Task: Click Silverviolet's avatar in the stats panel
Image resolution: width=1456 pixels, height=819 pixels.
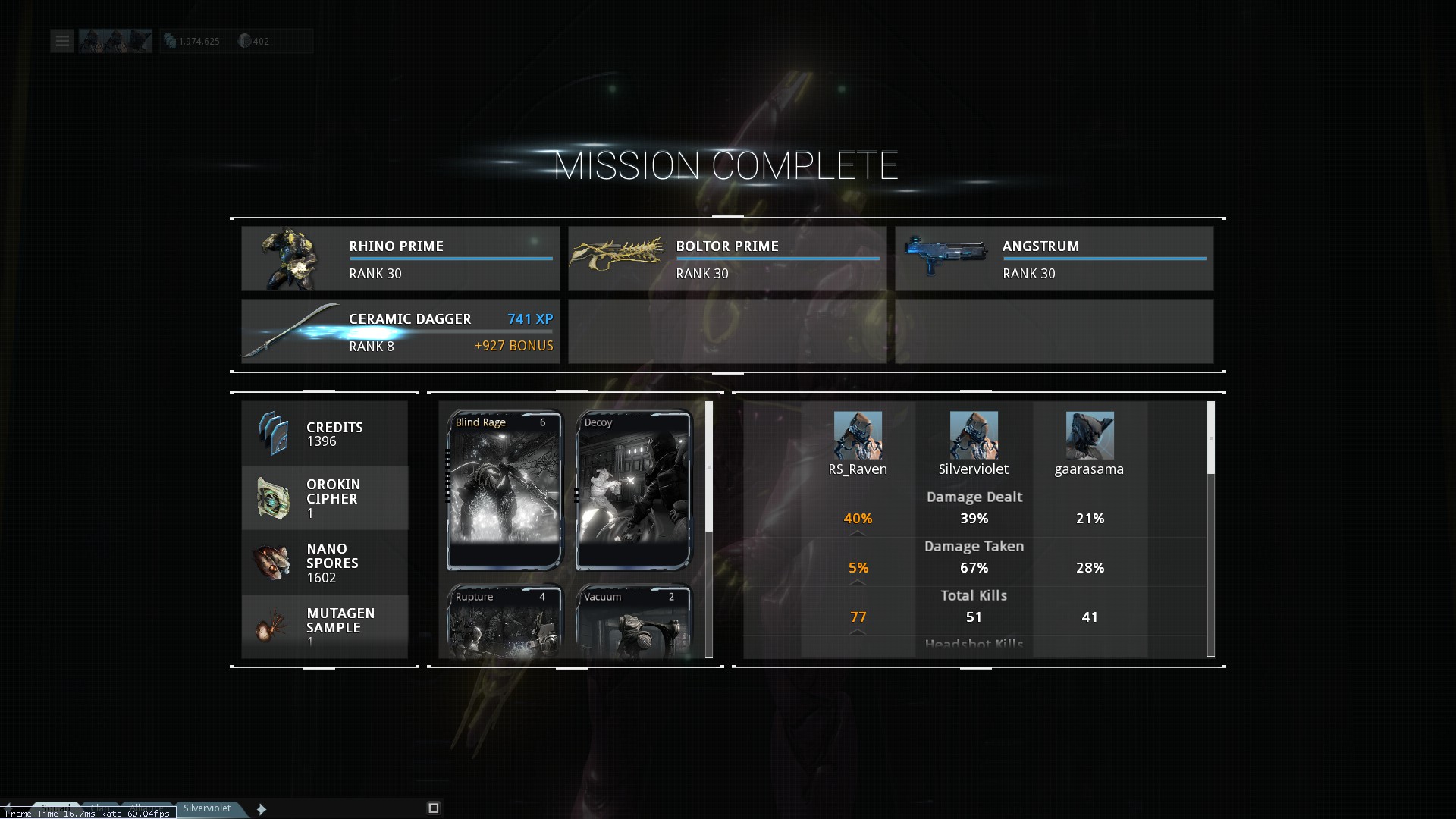Action: [x=974, y=435]
